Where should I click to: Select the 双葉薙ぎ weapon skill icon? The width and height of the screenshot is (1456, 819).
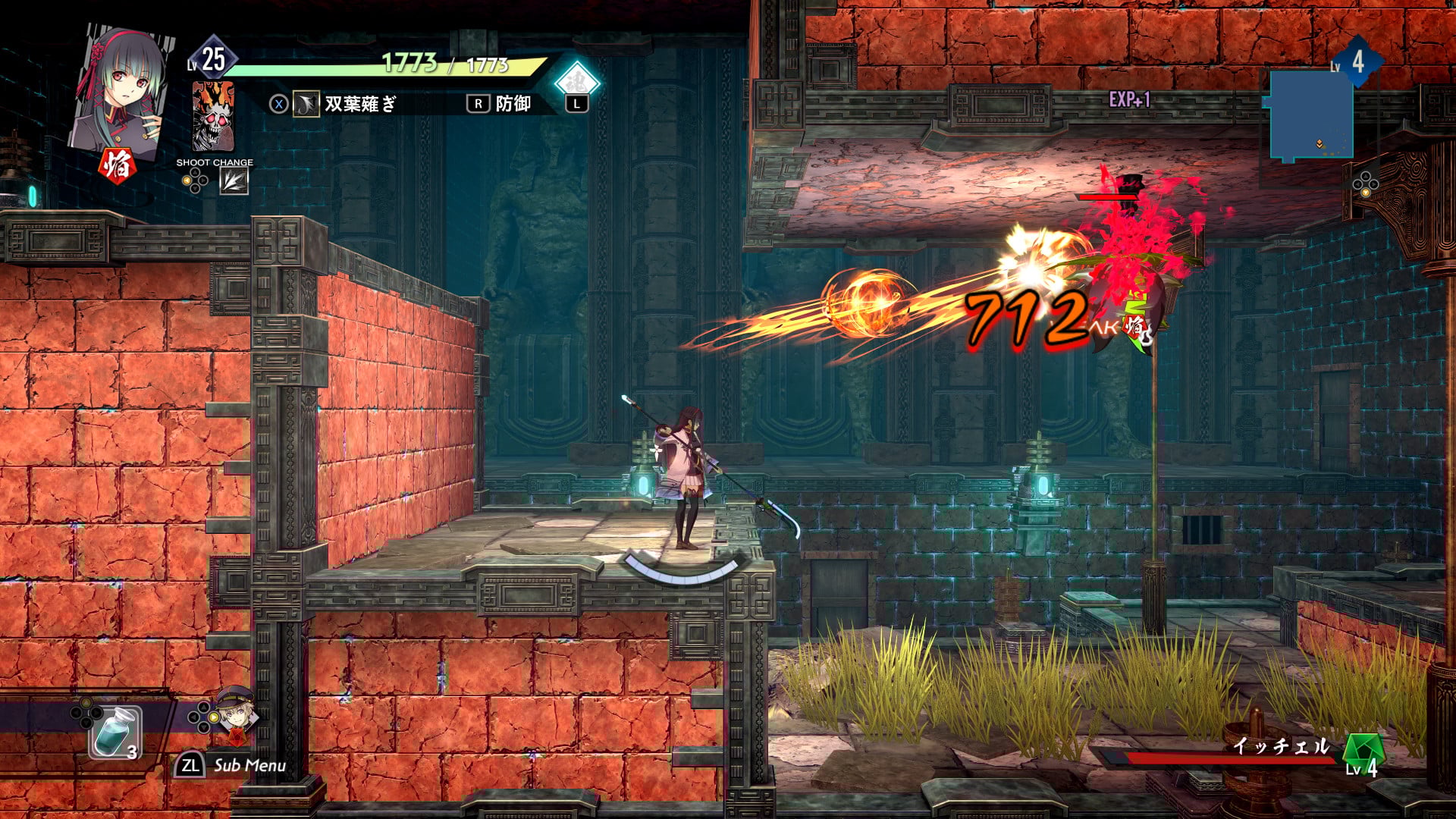pyautogui.click(x=306, y=104)
